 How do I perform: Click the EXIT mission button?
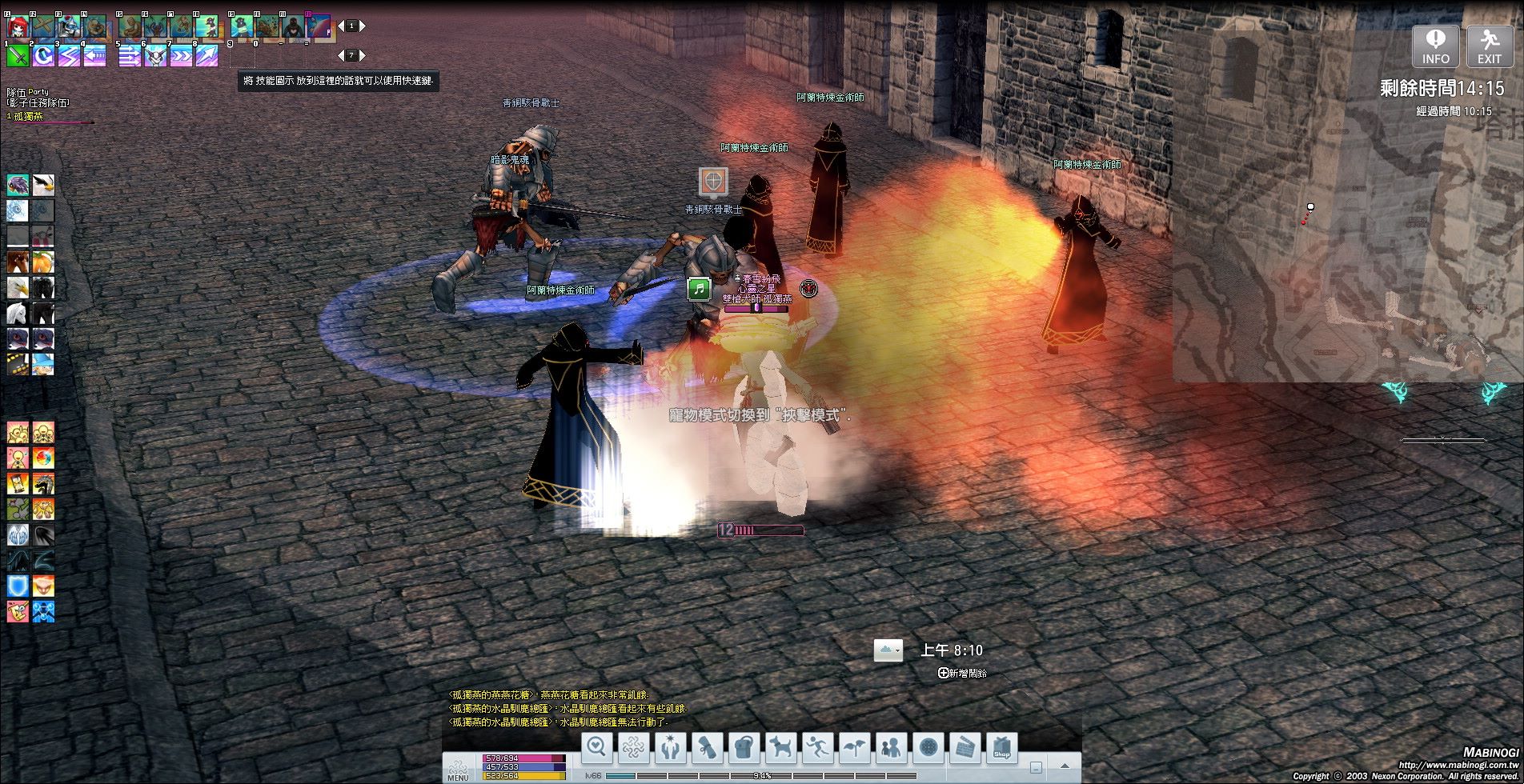click(x=1489, y=46)
